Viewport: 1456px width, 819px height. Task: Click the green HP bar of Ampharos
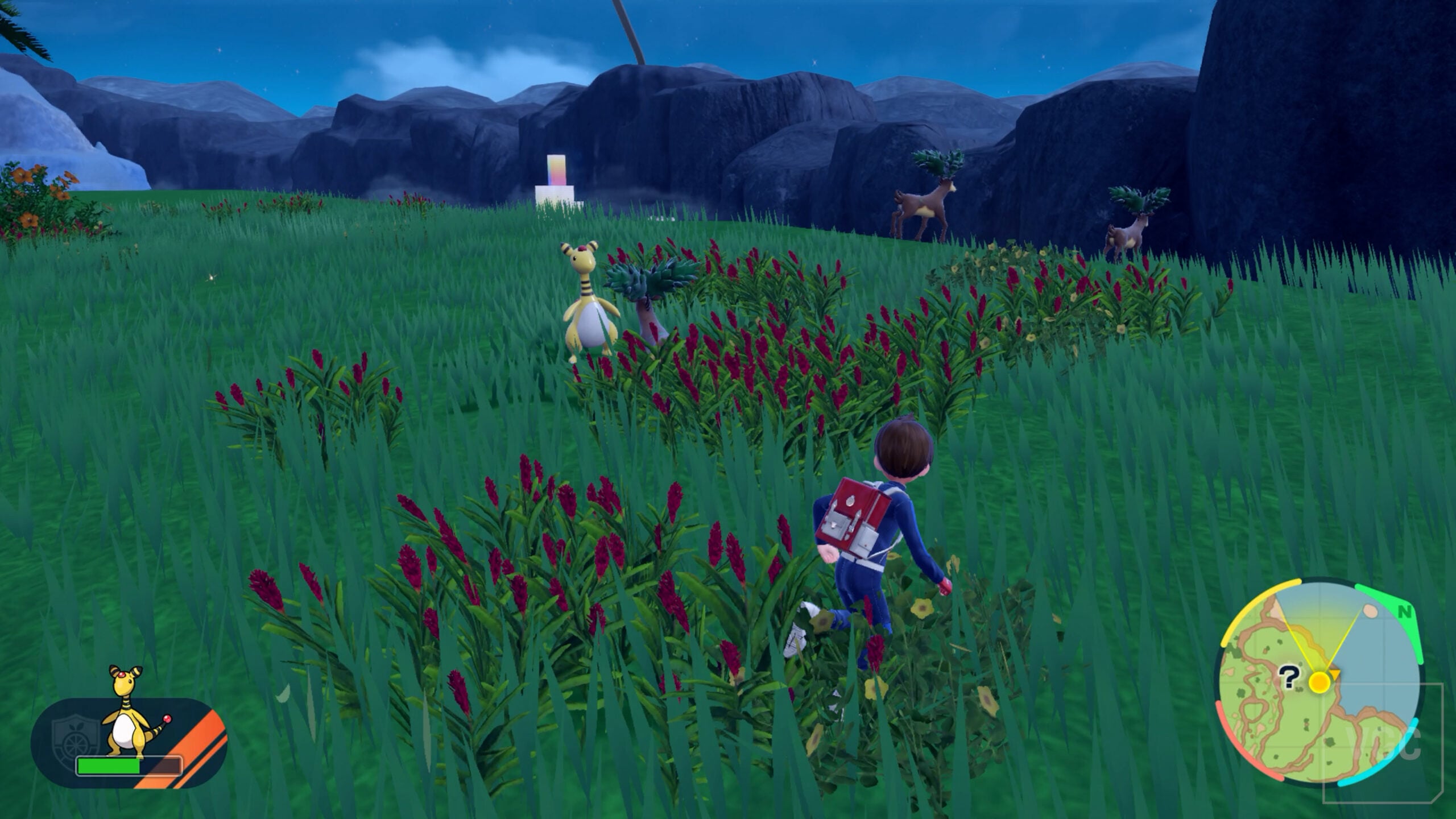[109, 767]
